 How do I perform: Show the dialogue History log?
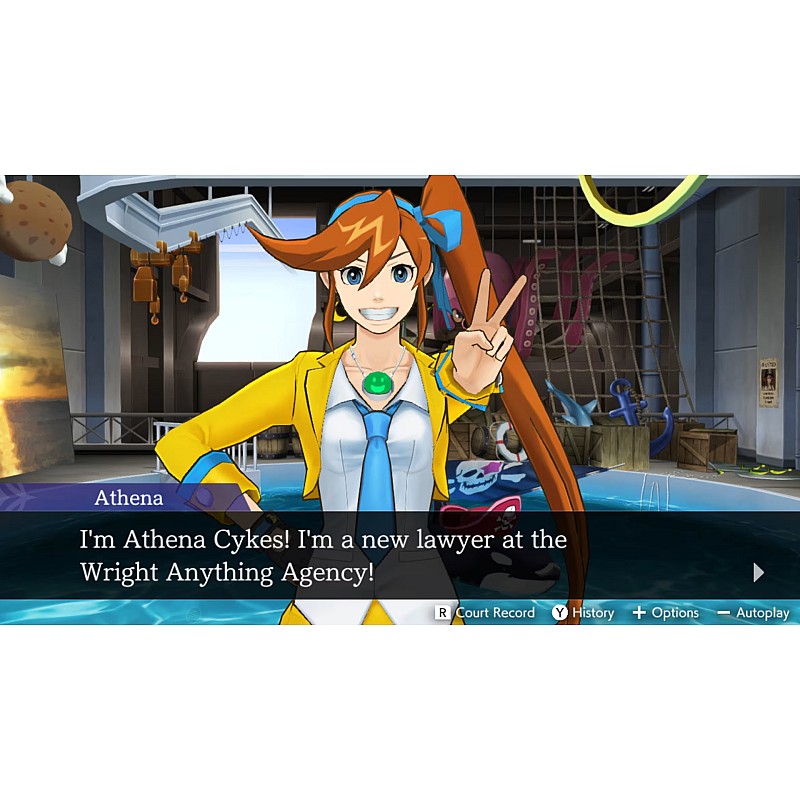583,613
